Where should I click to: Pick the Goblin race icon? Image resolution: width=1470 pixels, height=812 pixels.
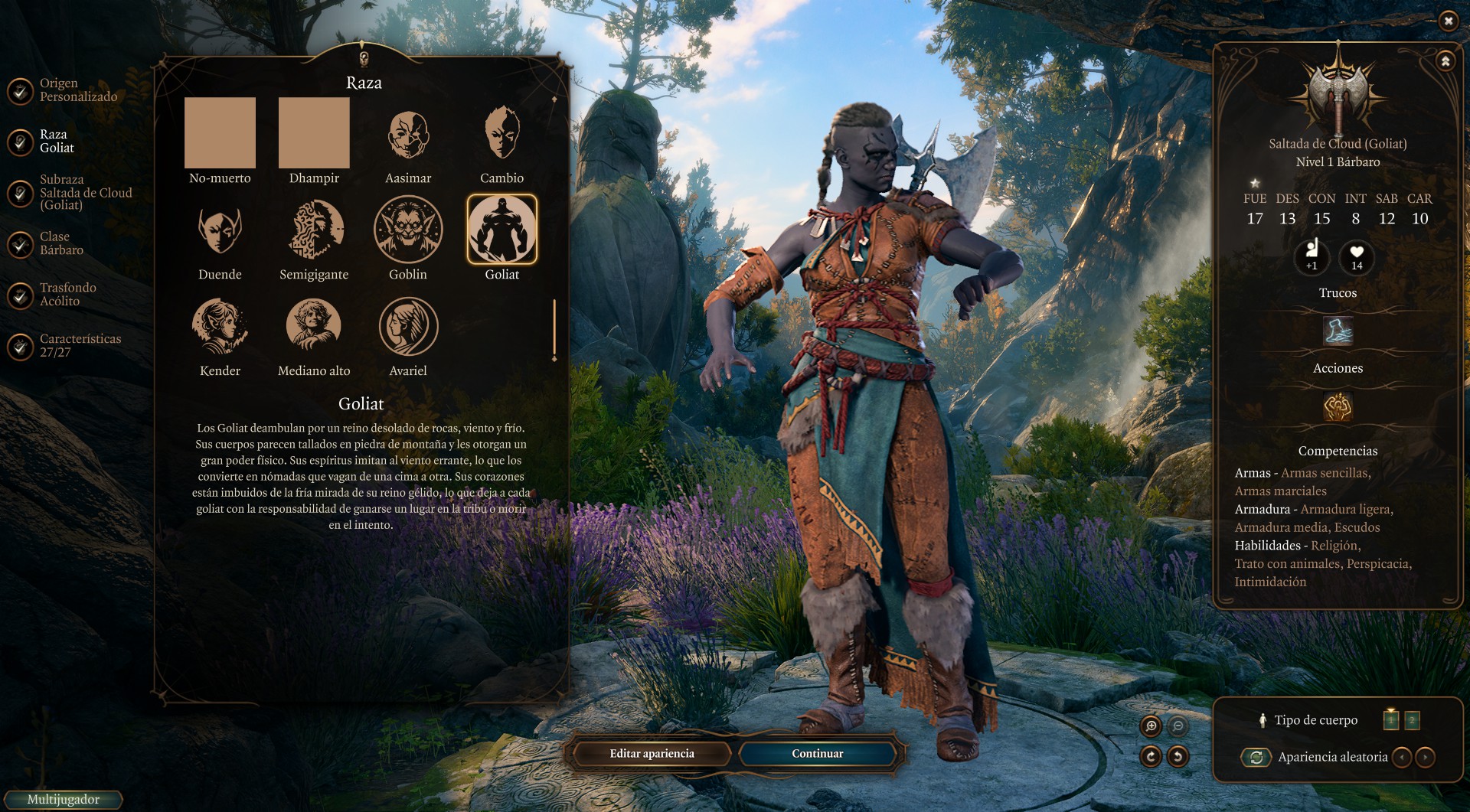tap(408, 230)
